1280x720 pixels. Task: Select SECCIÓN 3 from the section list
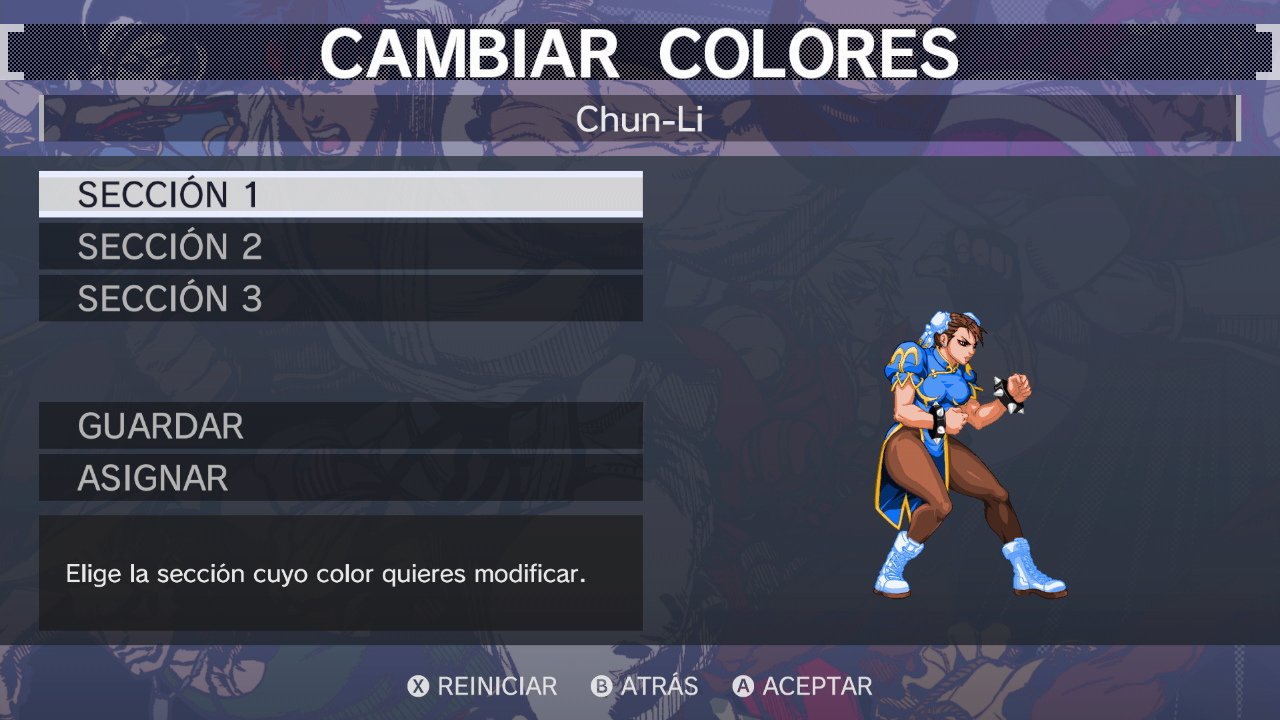(340, 297)
